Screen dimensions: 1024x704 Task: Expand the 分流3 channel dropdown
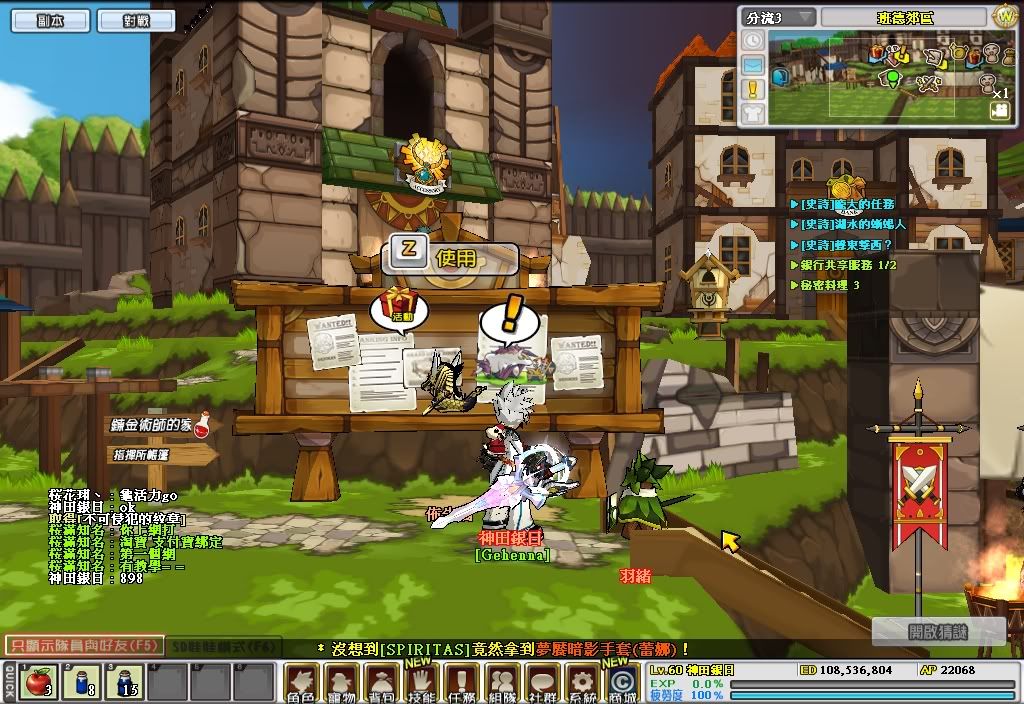pyautogui.click(x=777, y=18)
